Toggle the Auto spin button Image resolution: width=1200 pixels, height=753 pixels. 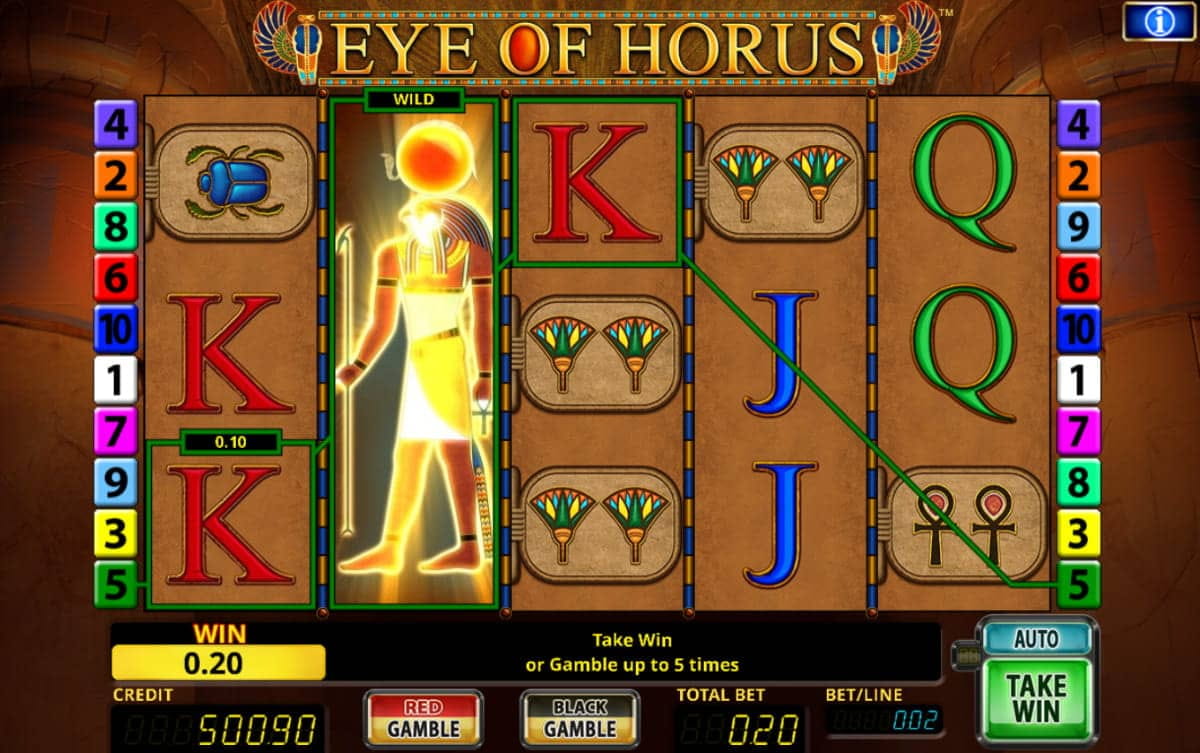1036,639
